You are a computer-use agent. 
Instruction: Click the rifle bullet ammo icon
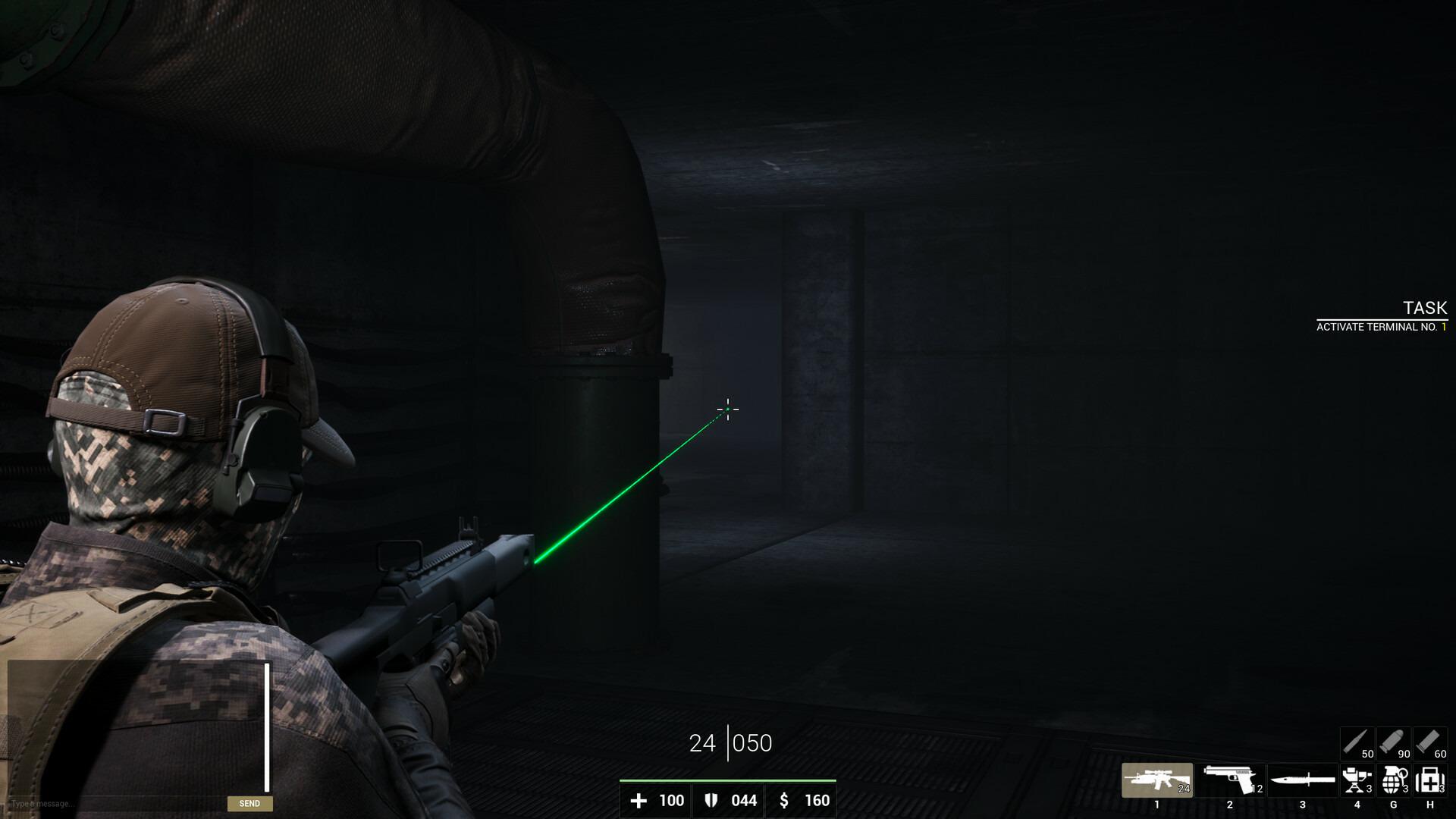[x=1357, y=743]
